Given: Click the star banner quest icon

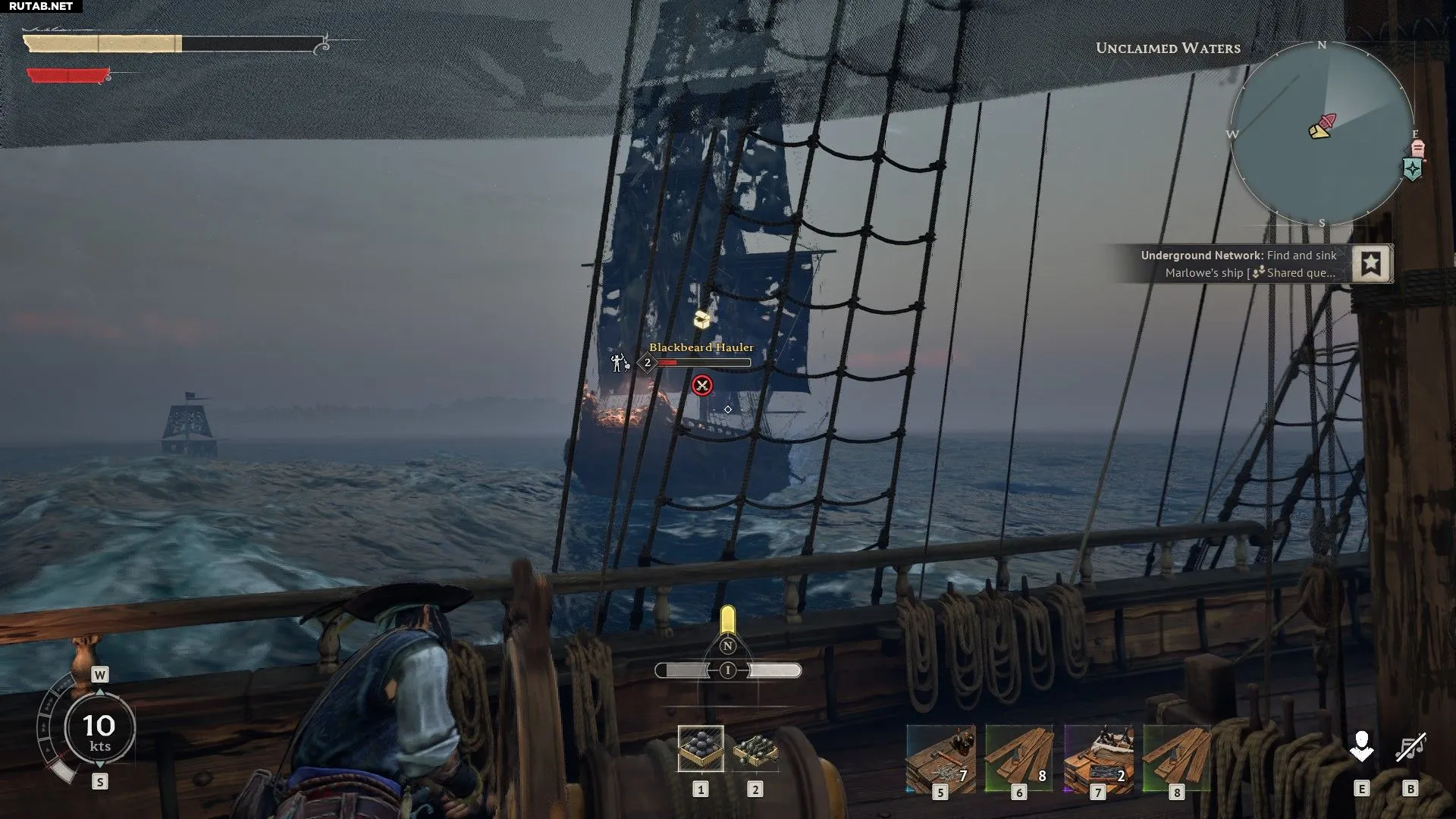Looking at the screenshot, I should pos(1371,264).
